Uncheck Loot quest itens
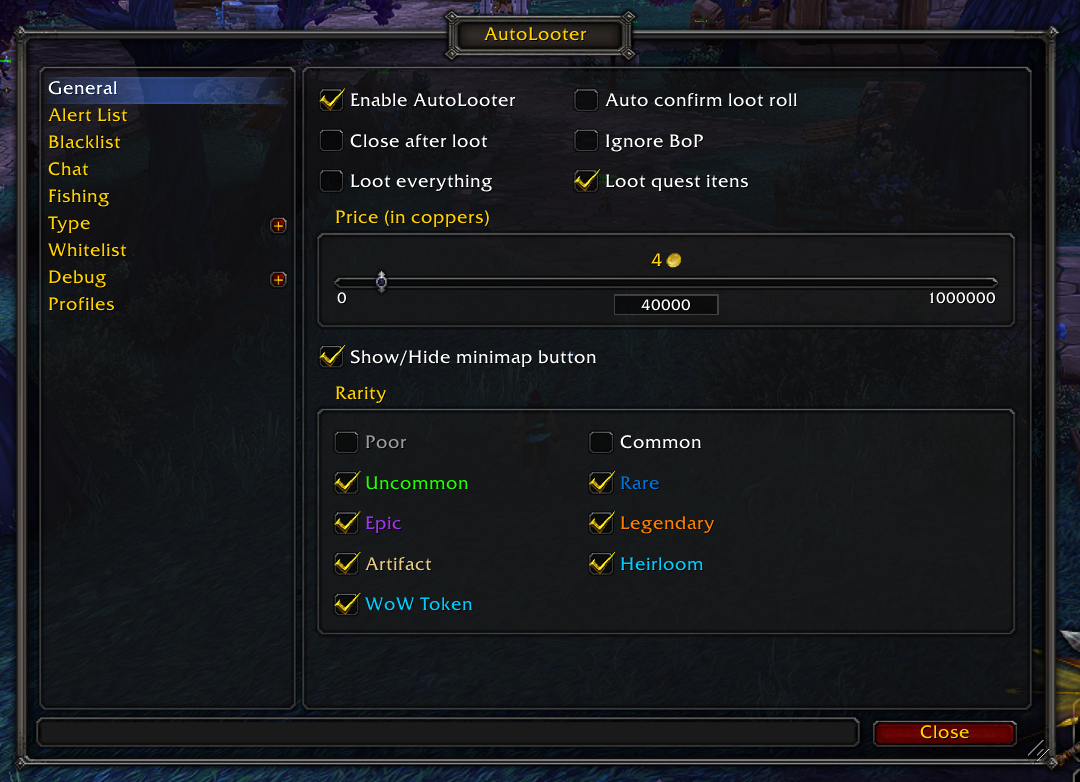Screen dimensions: 1080x782 (586, 181)
